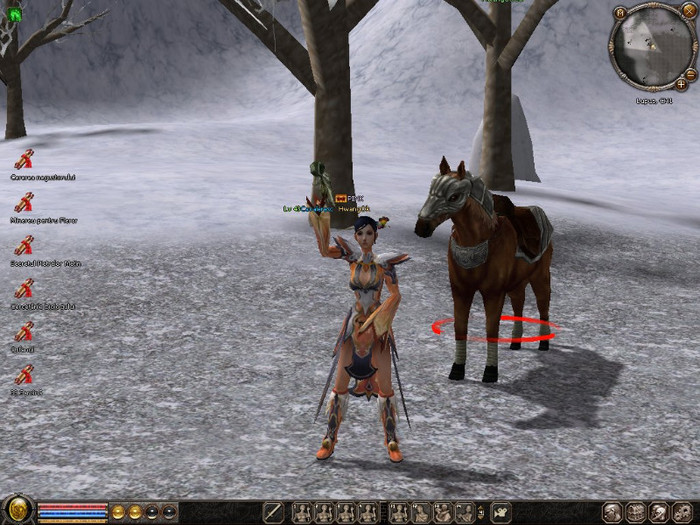Zoom in the minimap with the plus button
This screenshot has width=700, height=525.
coord(681,84)
